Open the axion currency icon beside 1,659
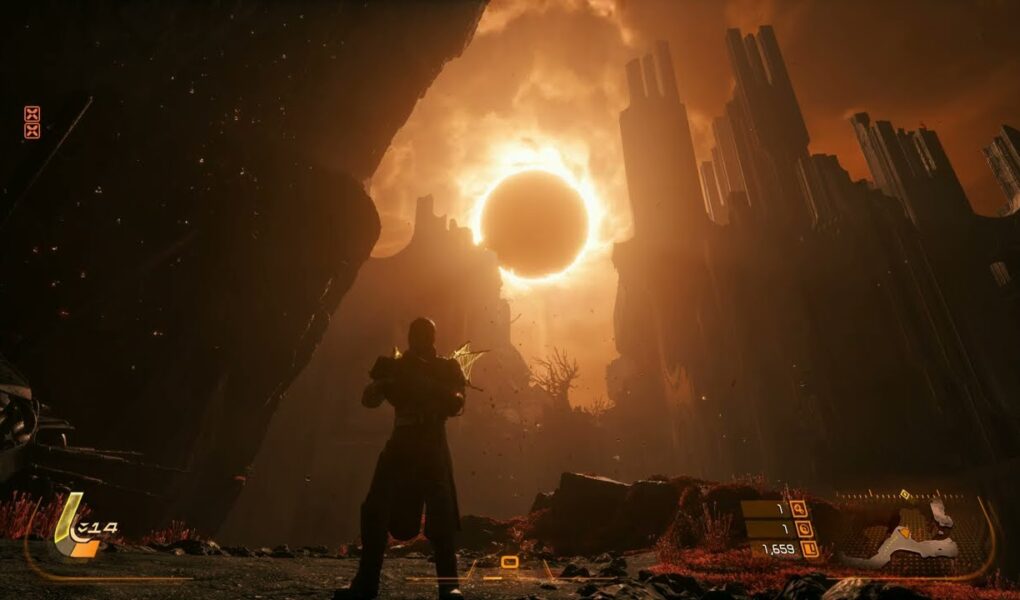Screen dimensions: 1020x600 pyautogui.click(x=809, y=548)
